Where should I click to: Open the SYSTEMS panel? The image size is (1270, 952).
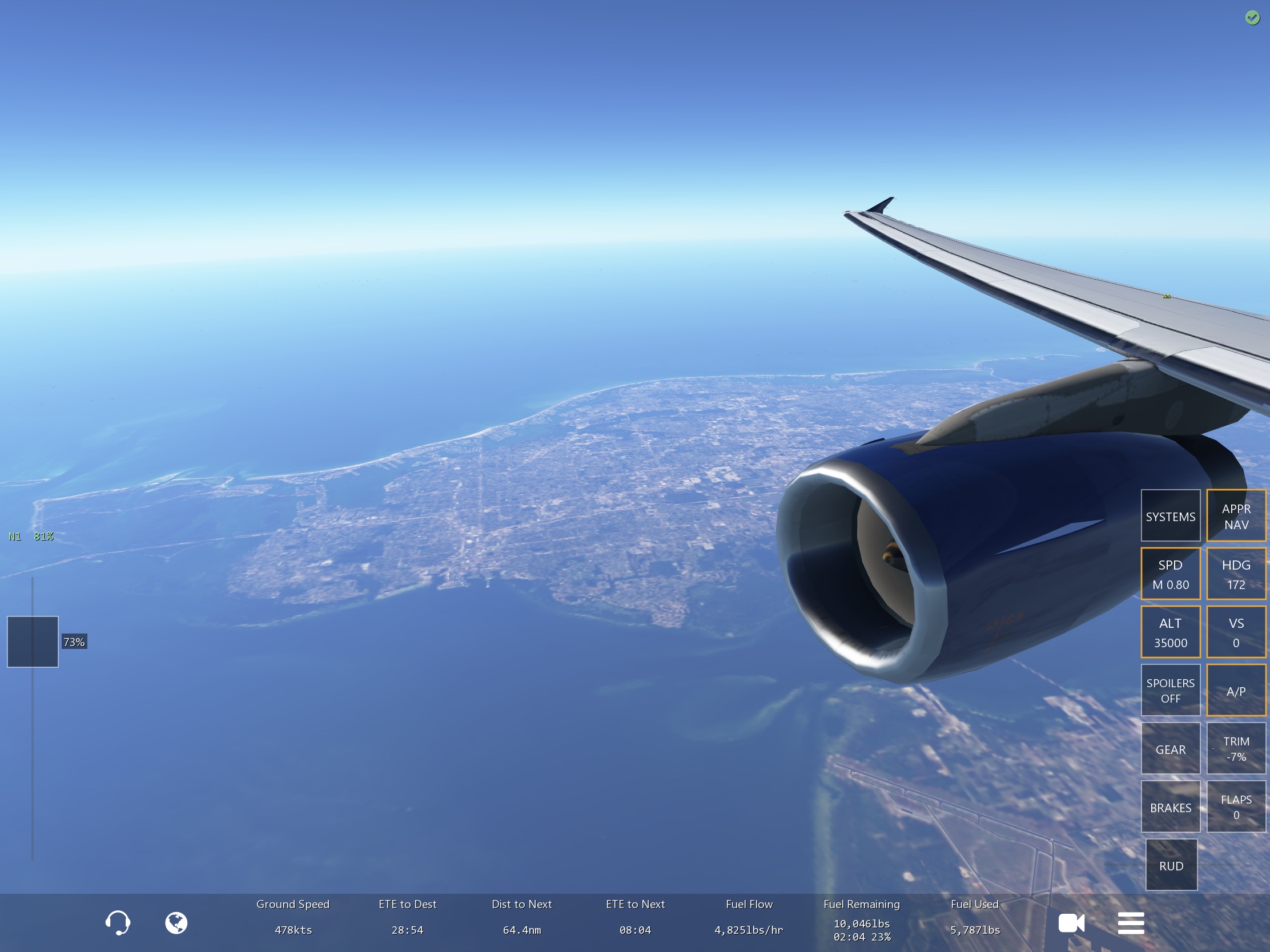(x=1170, y=516)
